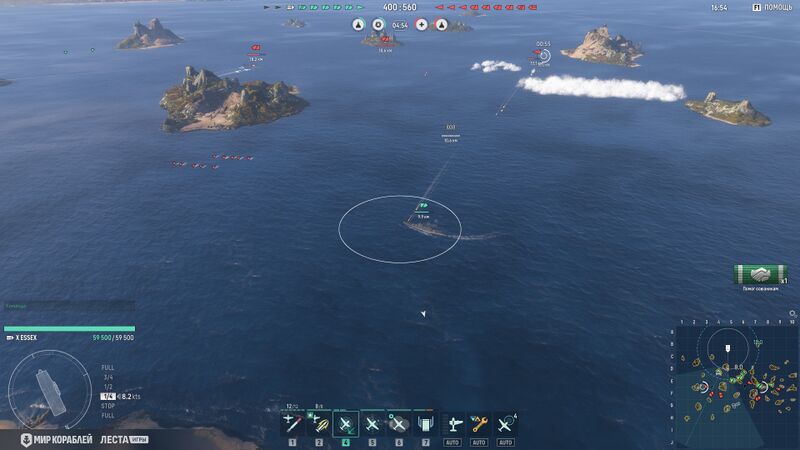This screenshot has height=450, width=800.
Task: Open the minimap in the corner
Action: 735,385
